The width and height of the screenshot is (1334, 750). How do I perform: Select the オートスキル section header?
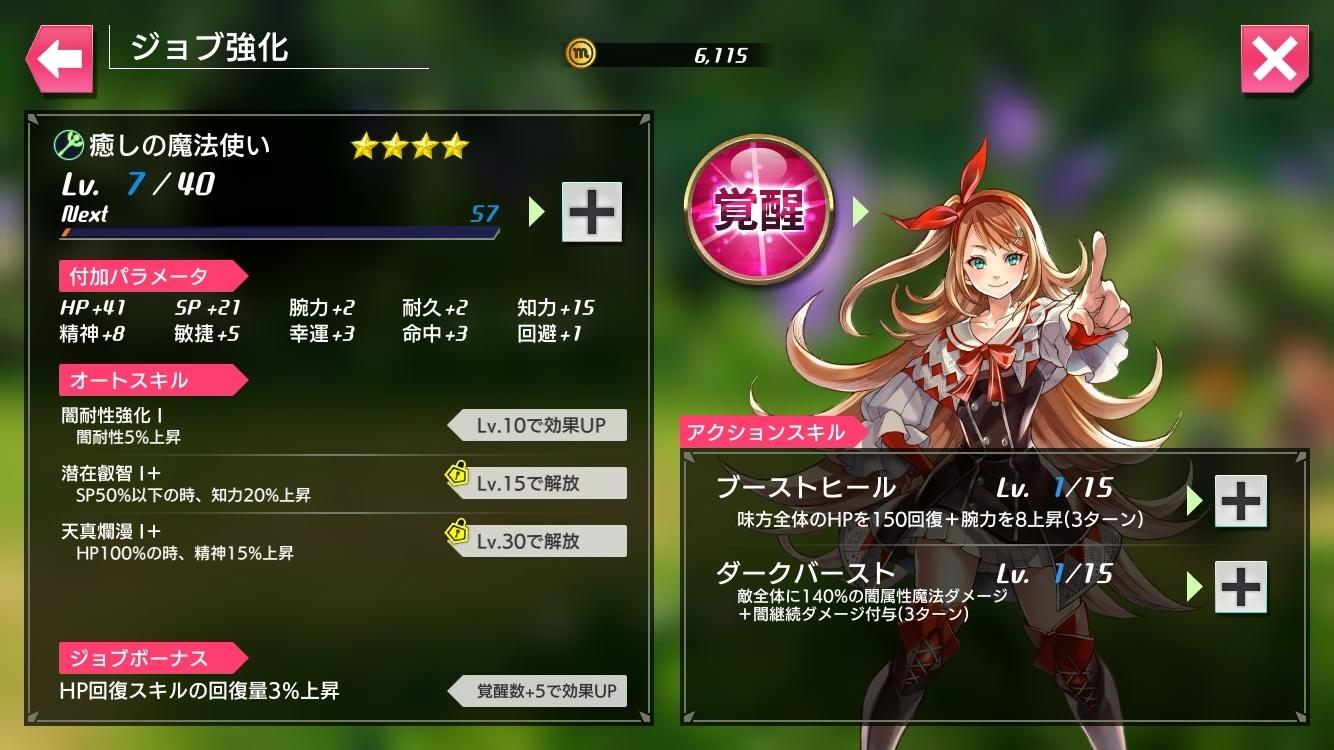coord(150,380)
